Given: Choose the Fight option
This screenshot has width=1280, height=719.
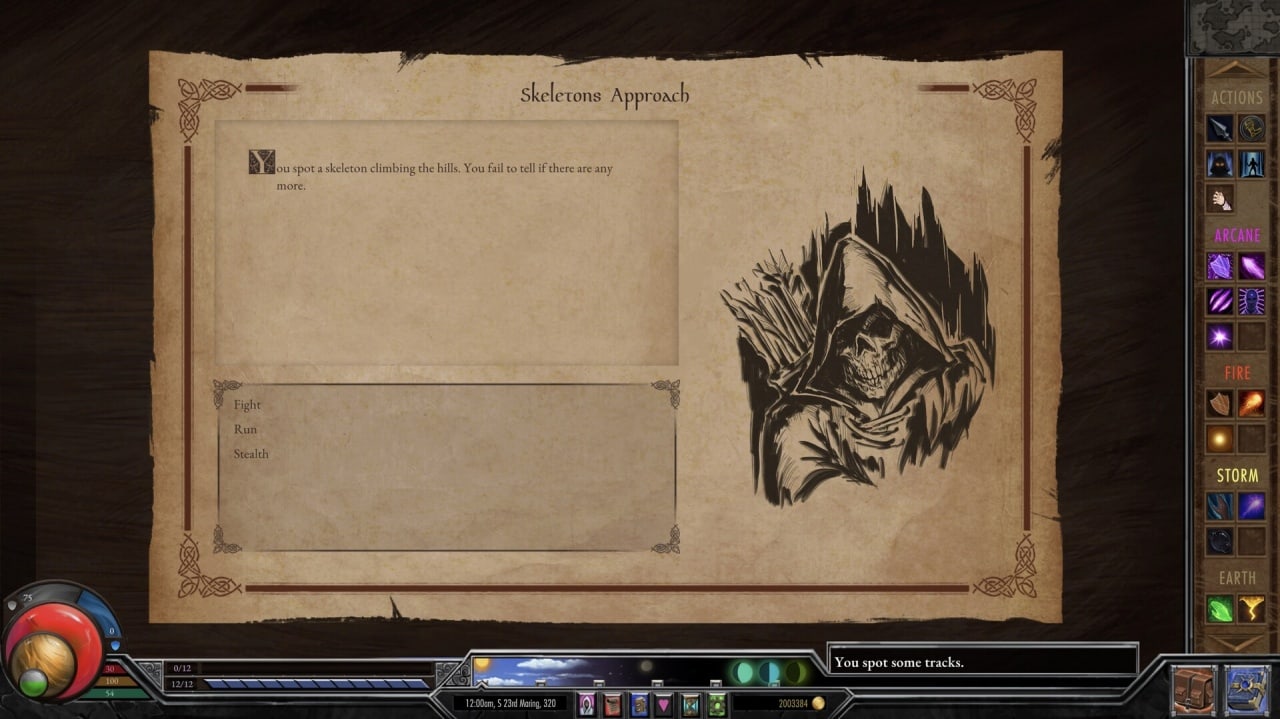Looking at the screenshot, I should 247,405.
